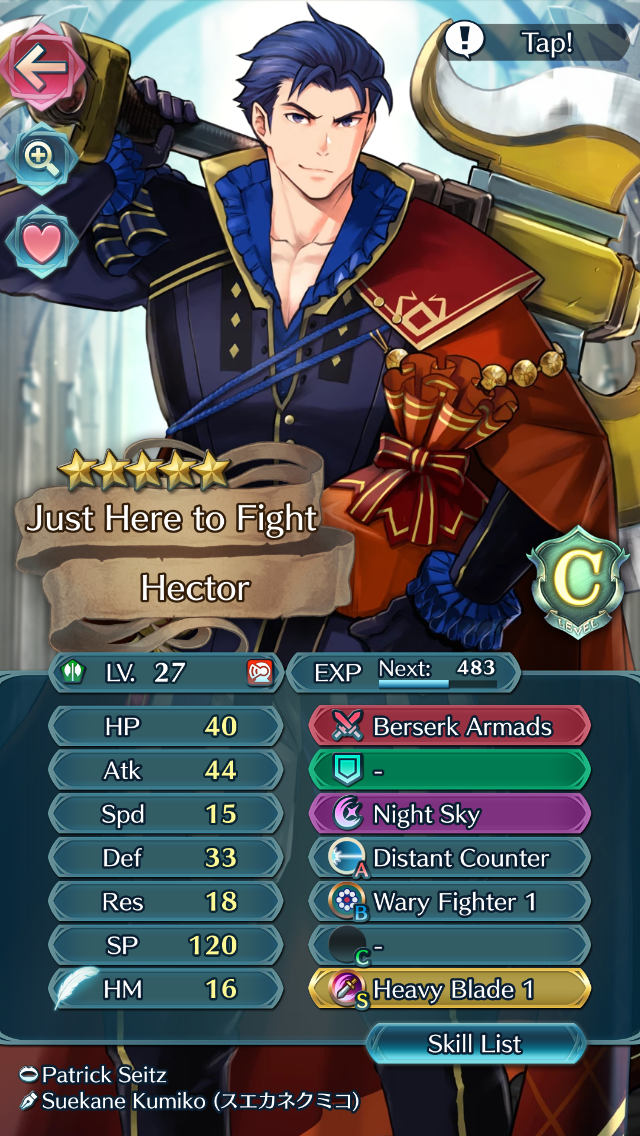This screenshot has width=640, height=1136.
Task: Tap the SP stat row
Action: pos(167,945)
